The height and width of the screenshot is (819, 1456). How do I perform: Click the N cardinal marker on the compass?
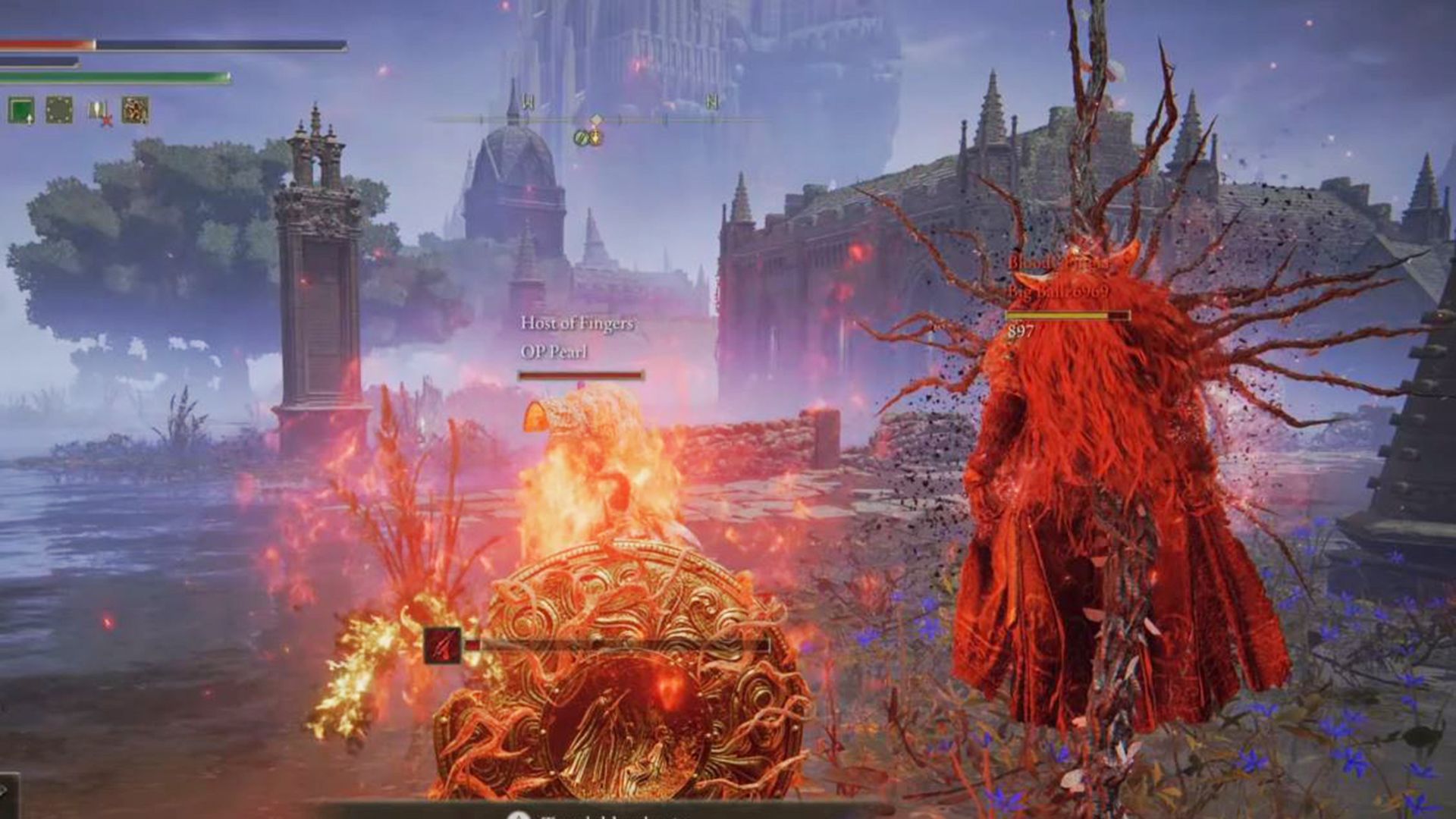(x=712, y=101)
